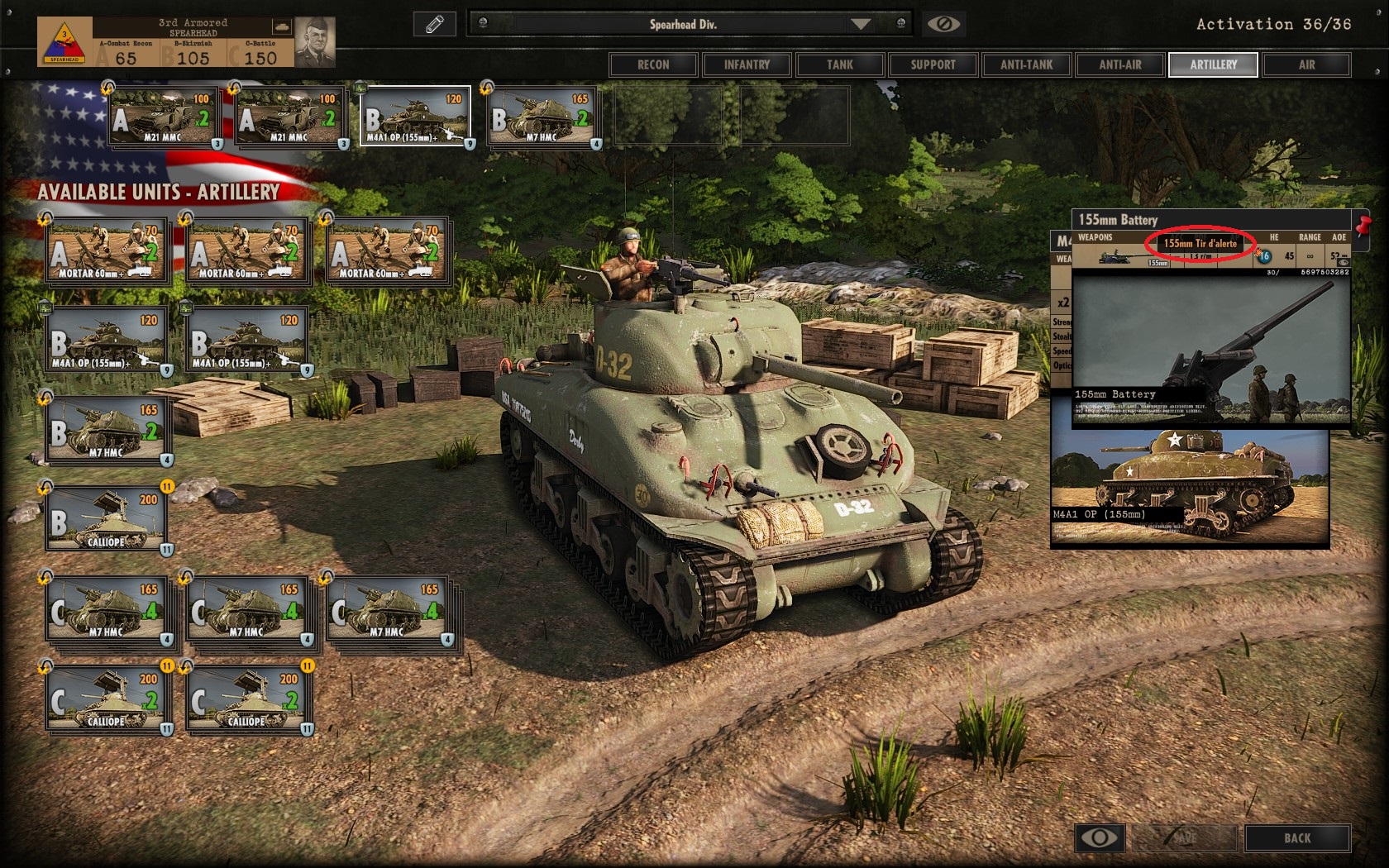Image resolution: width=1389 pixels, height=868 pixels.
Task: Click the pencil rename deck button
Action: [435, 24]
